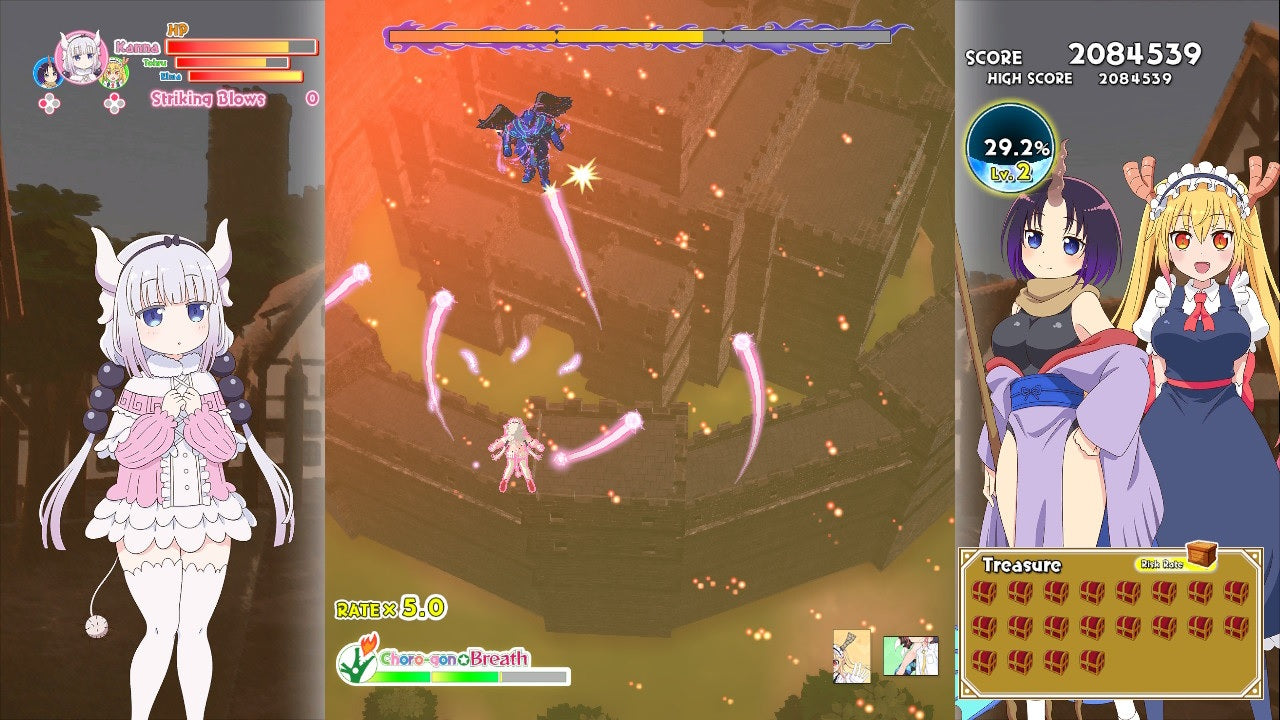Select Kanna's round portrait icon

click(82, 56)
